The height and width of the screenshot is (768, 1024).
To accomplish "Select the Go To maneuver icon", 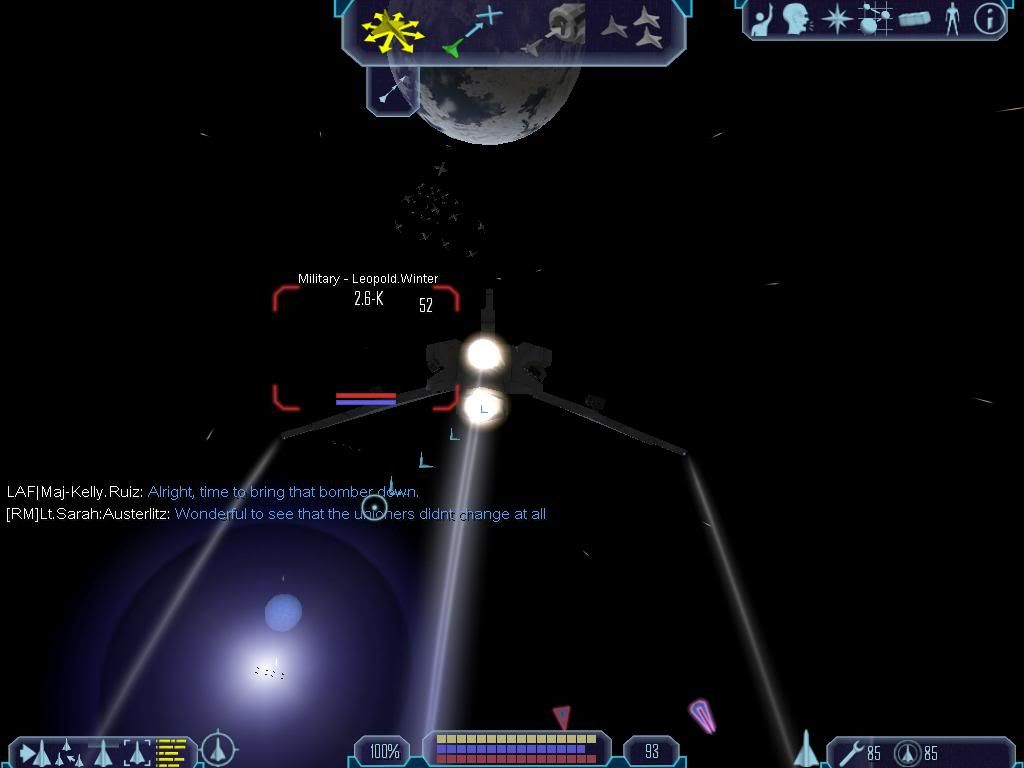I will pos(472,30).
